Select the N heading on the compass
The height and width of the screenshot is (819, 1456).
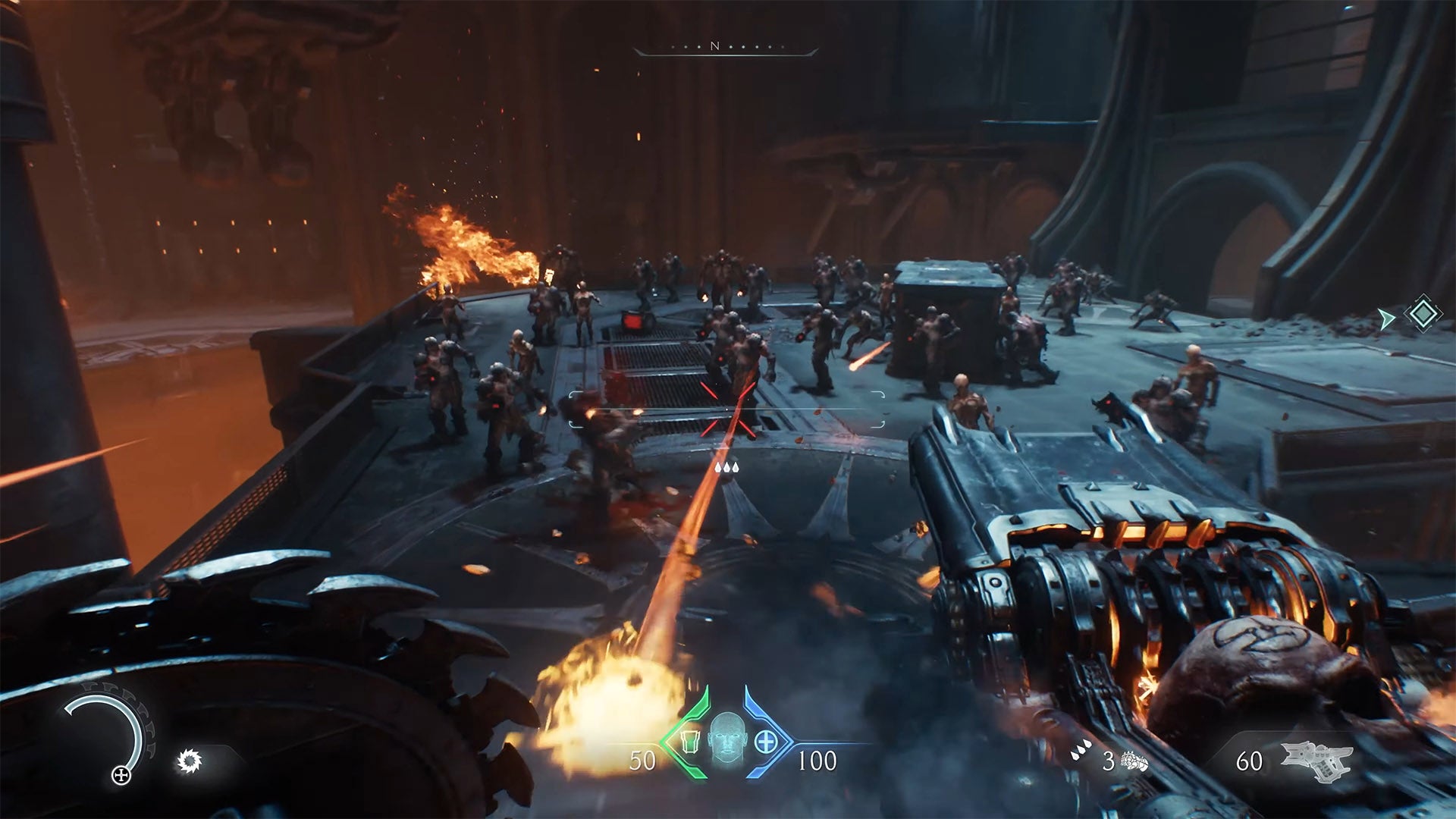(x=713, y=45)
